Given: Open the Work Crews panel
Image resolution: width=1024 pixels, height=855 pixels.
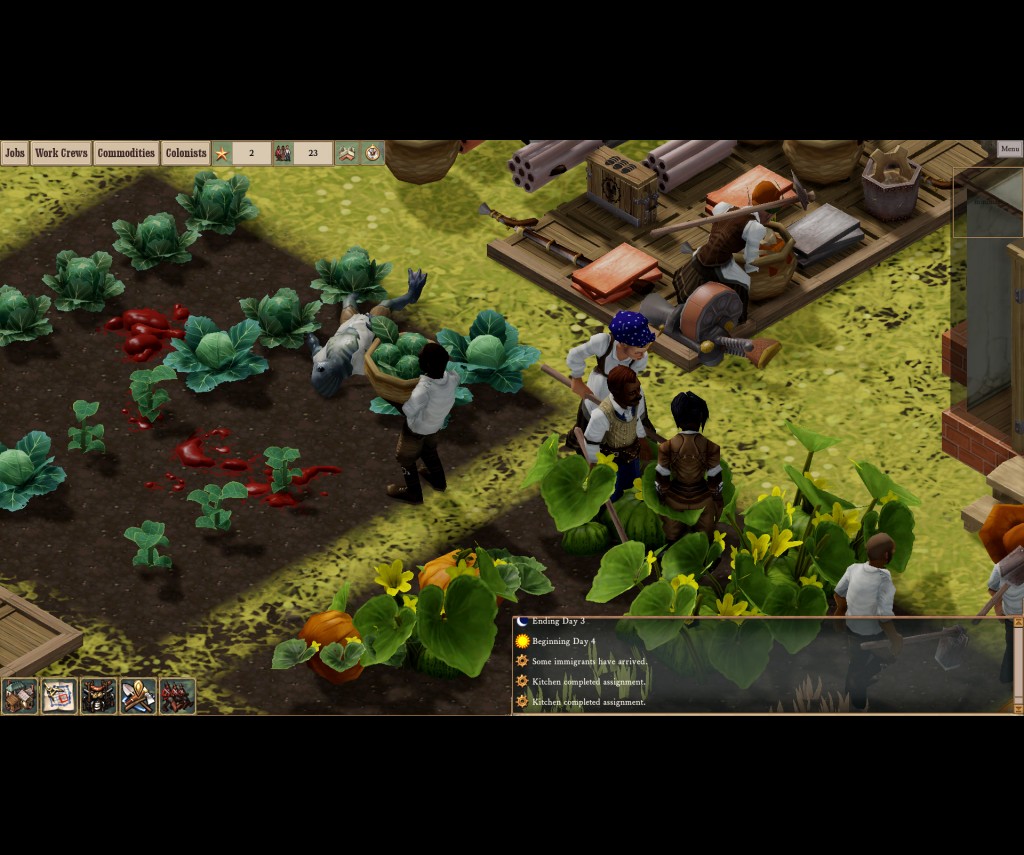Looking at the screenshot, I should point(61,153).
